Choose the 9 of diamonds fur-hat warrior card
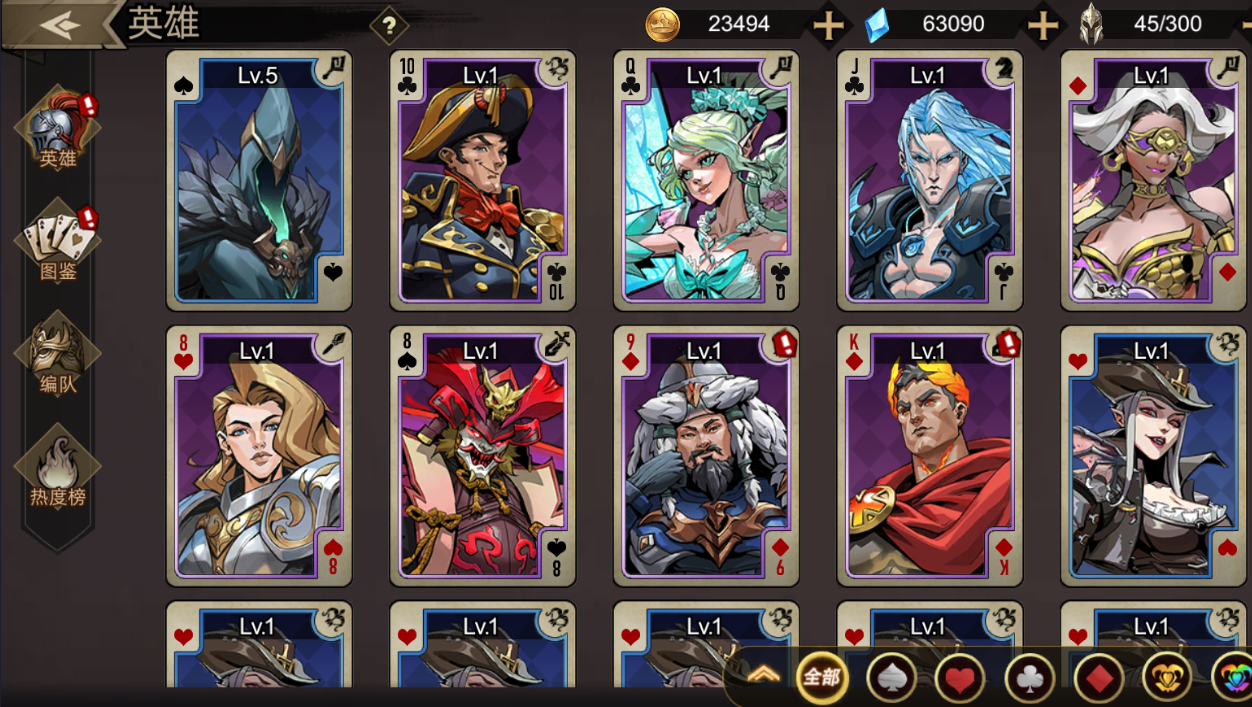This screenshot has width=1252, height=707. point(706,455)
